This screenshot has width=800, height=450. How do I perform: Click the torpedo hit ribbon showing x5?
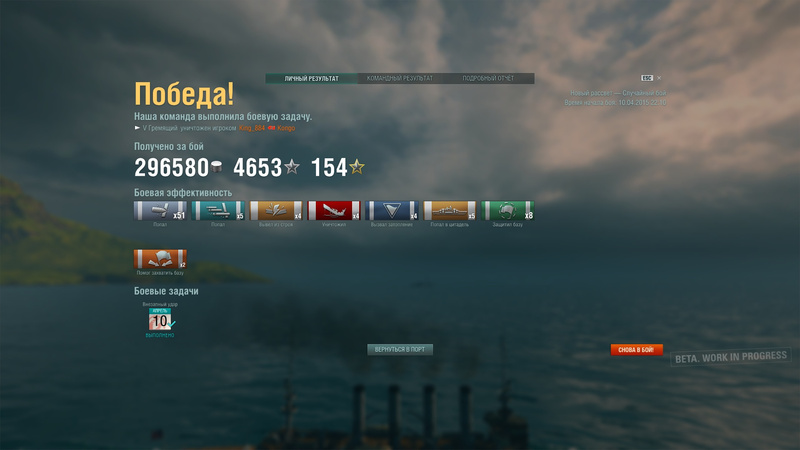(218, 210)
